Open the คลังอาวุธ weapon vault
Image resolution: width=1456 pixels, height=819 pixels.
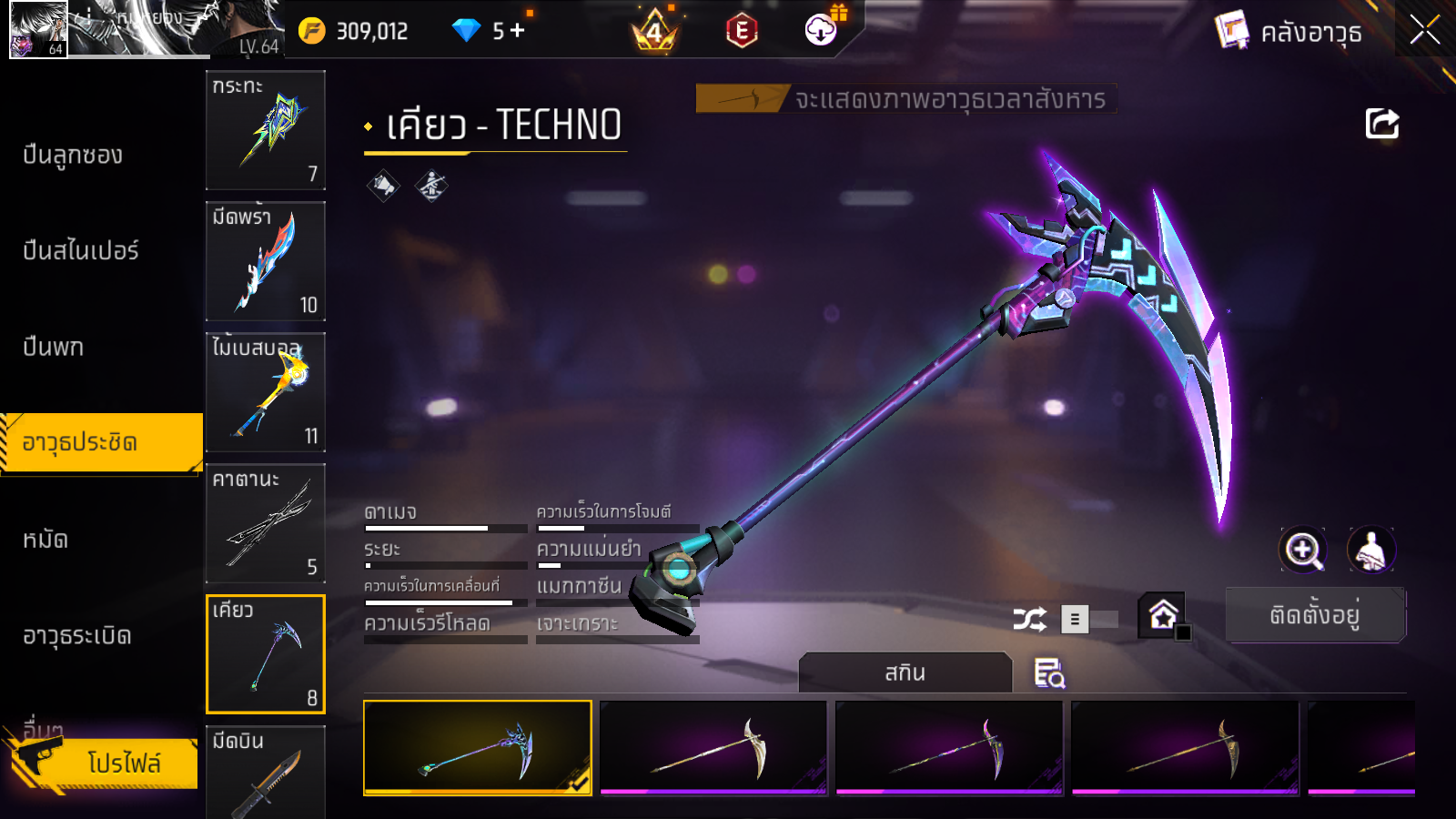pyautogui.click(x=1289, y=32)
